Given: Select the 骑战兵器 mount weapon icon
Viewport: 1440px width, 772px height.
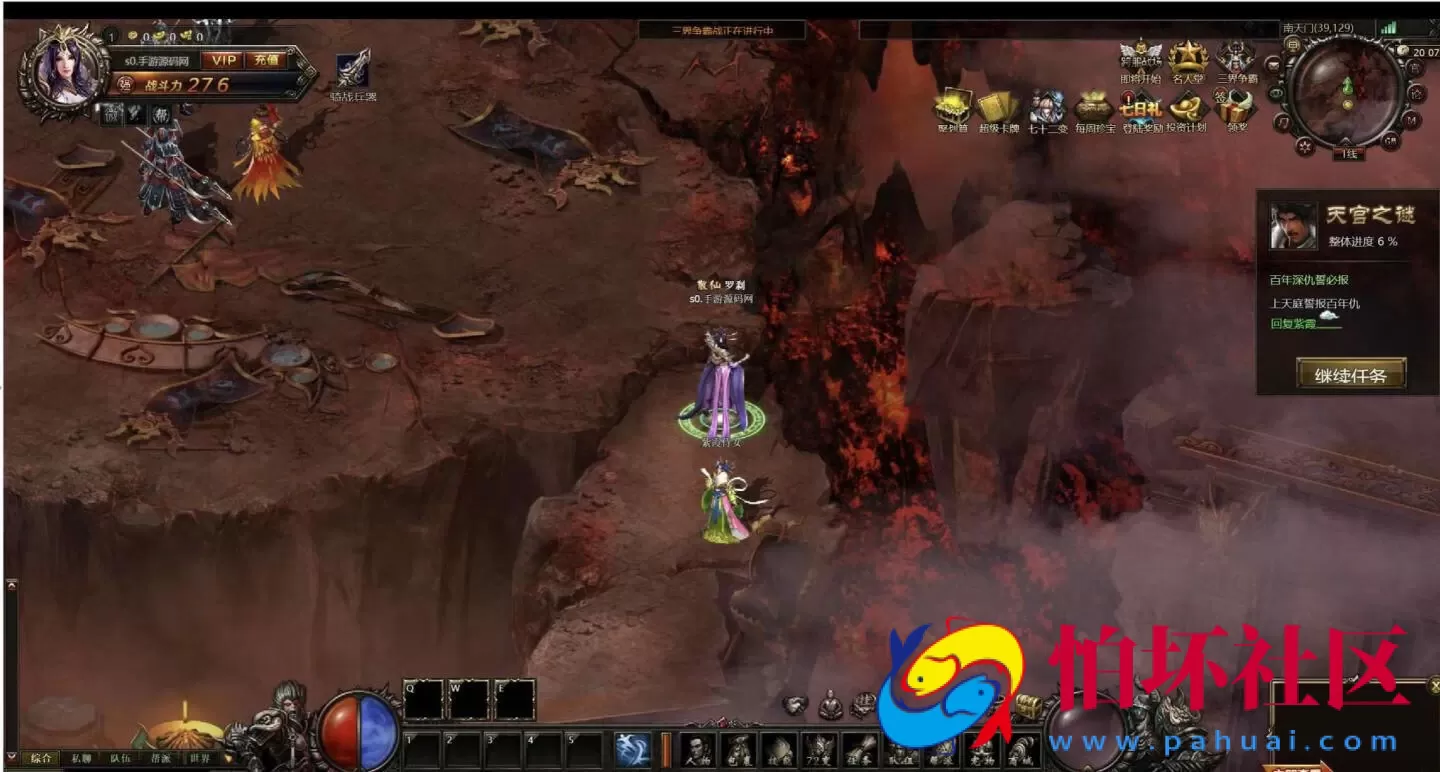Looking at the screenshot, I should 353,70.
